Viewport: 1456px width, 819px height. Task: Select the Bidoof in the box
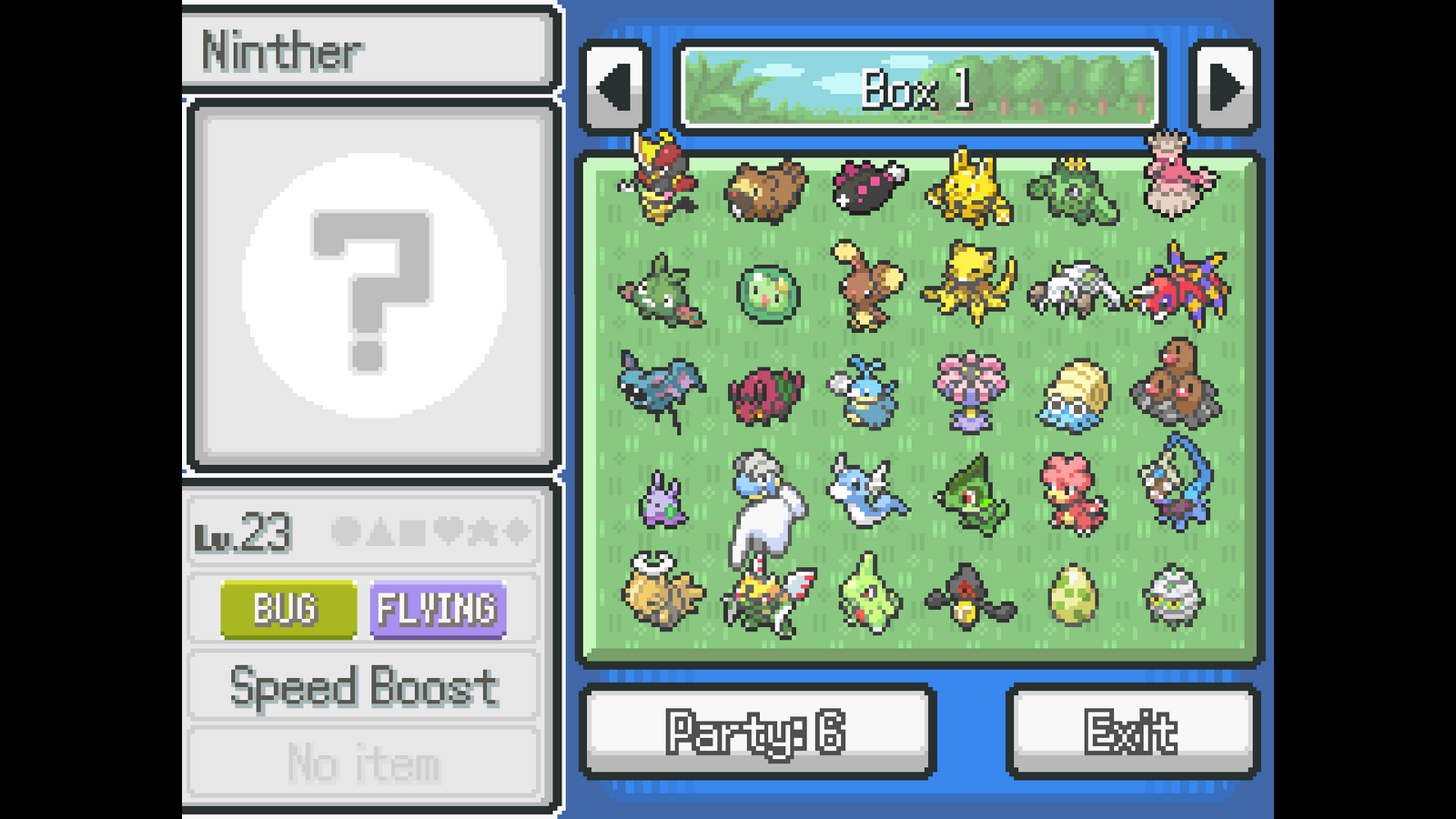(x=765, y=190)
